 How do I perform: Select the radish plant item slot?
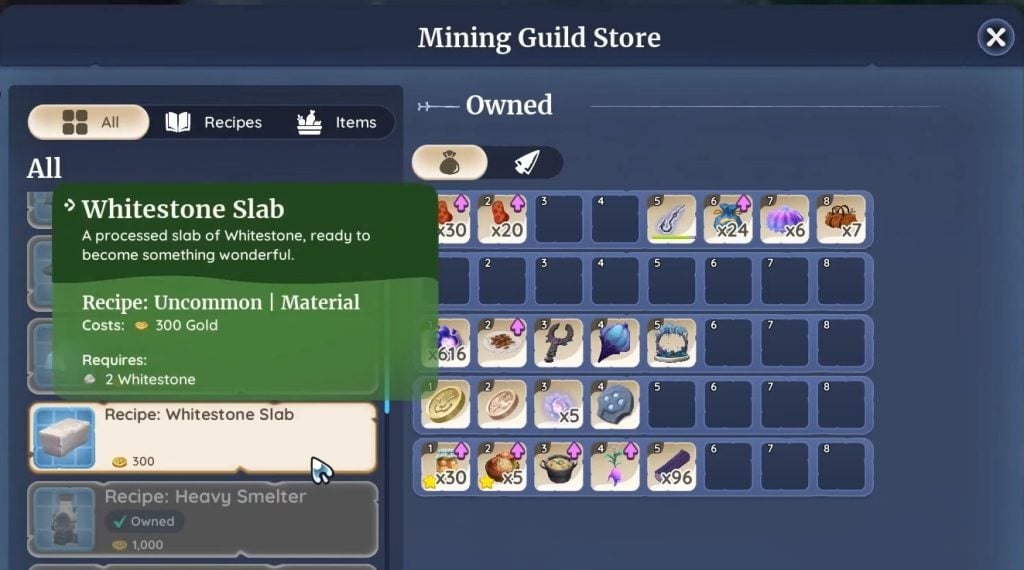(x=615, y=467)
